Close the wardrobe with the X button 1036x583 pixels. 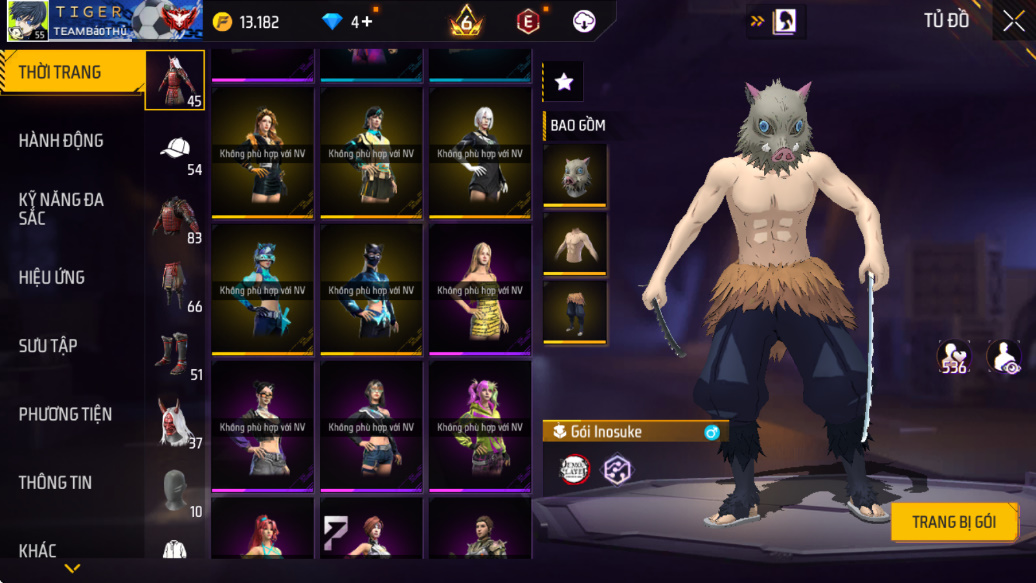pos(1013,22)
